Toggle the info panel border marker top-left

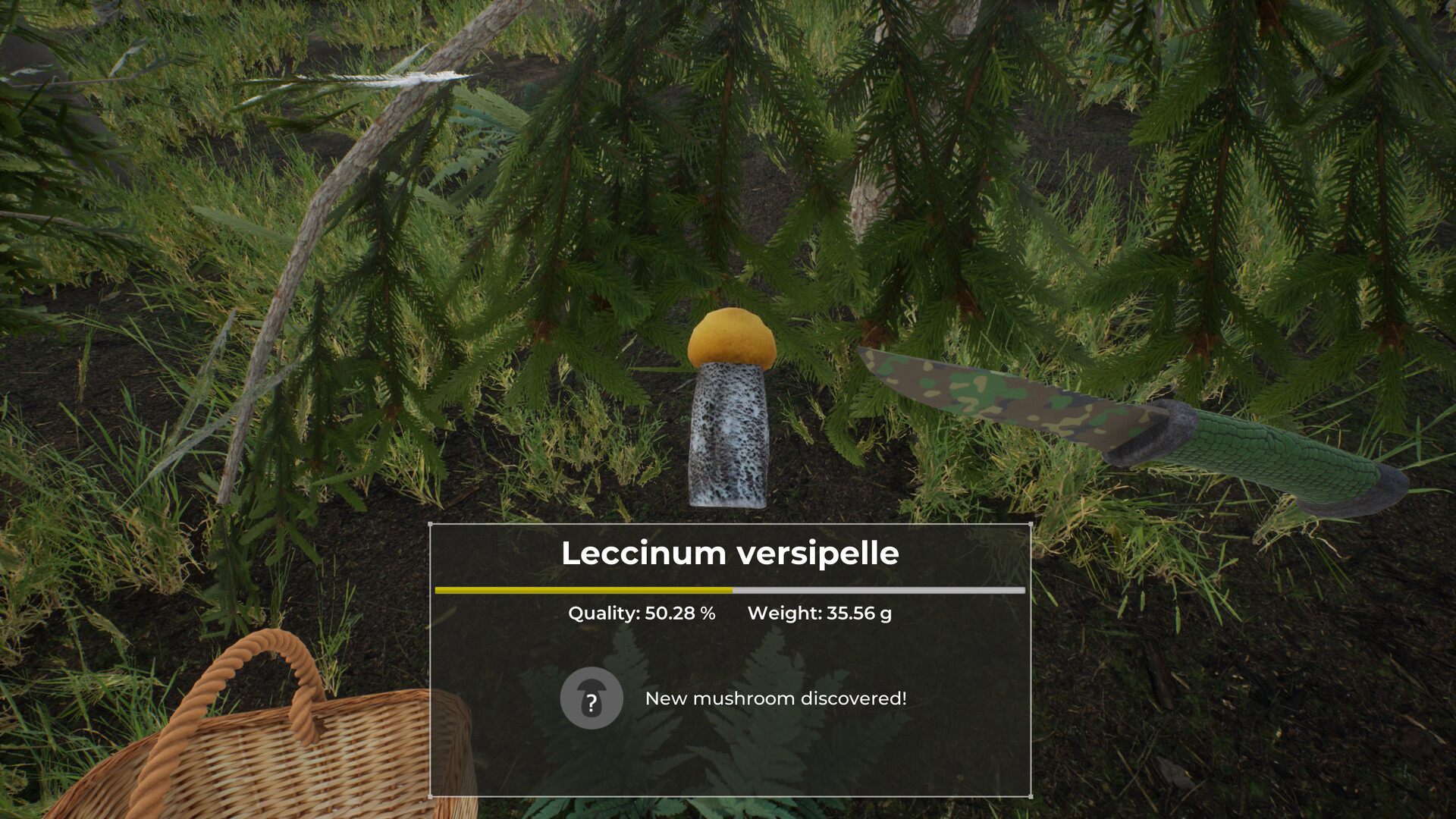tap(431, 523)
